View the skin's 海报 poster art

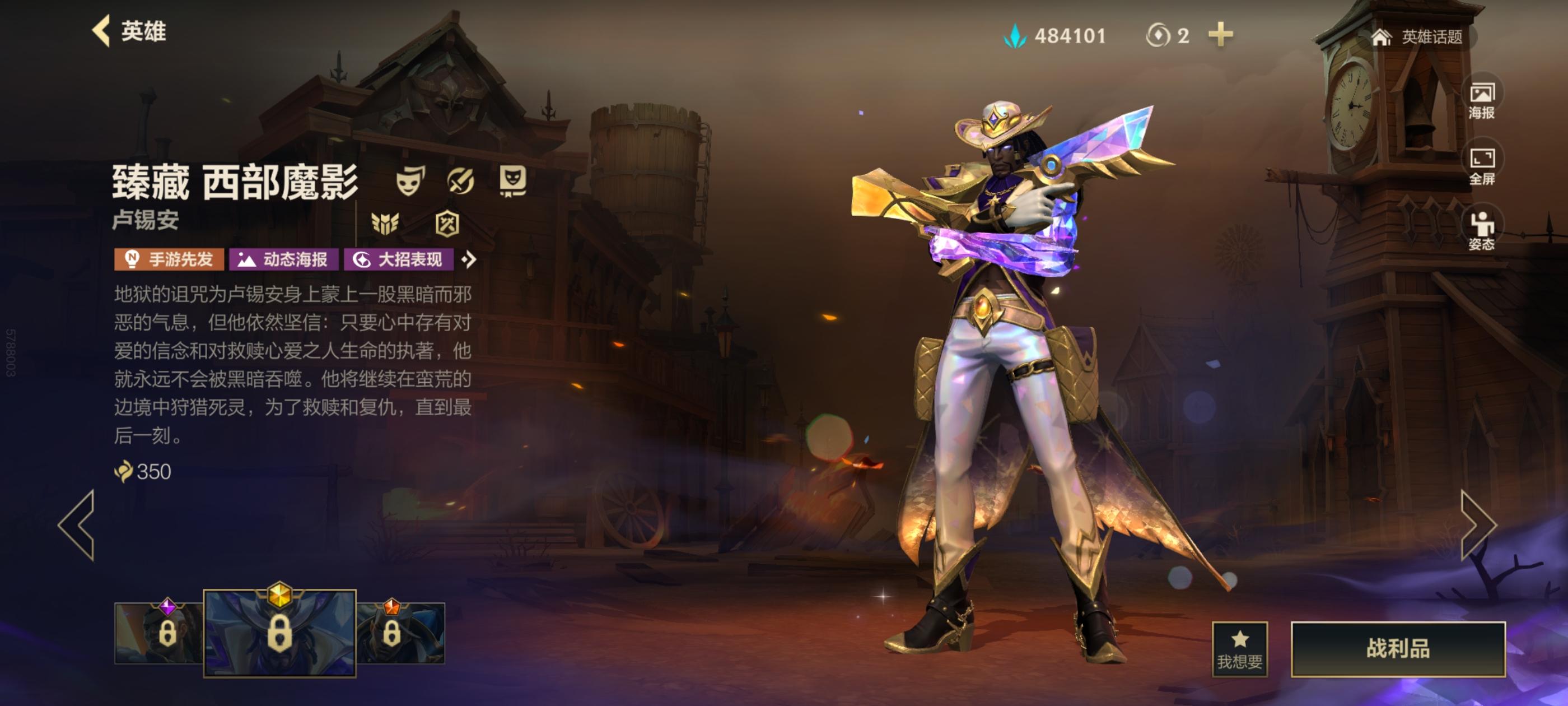[x=1482, y=100]
